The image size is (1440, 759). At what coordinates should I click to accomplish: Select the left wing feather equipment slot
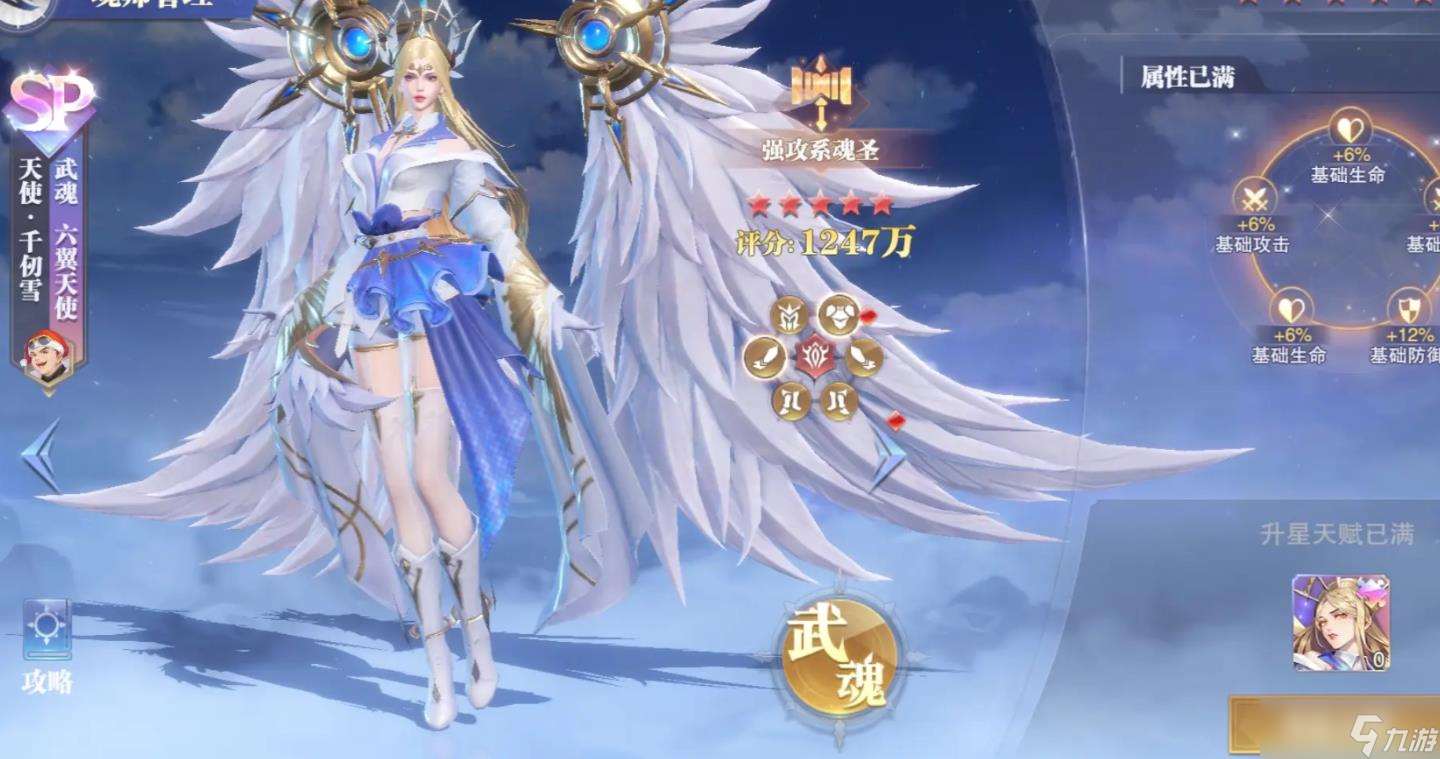coord(763,358)
